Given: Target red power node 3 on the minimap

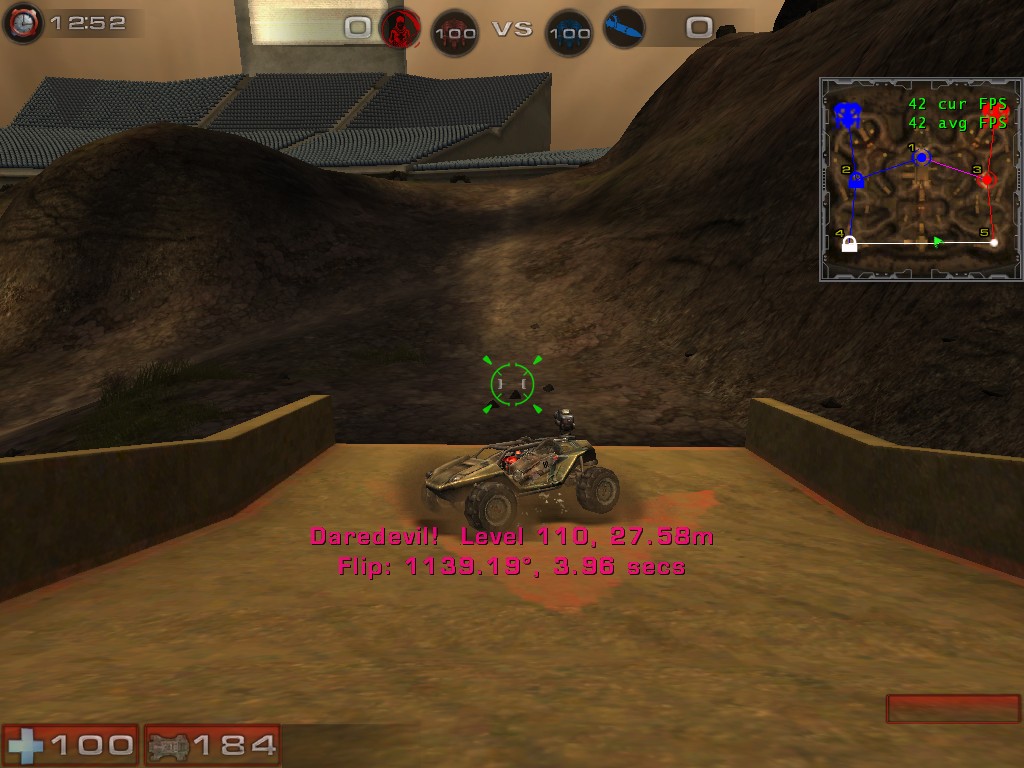Looking at the screenshot, I should click(x=987, y=180).
